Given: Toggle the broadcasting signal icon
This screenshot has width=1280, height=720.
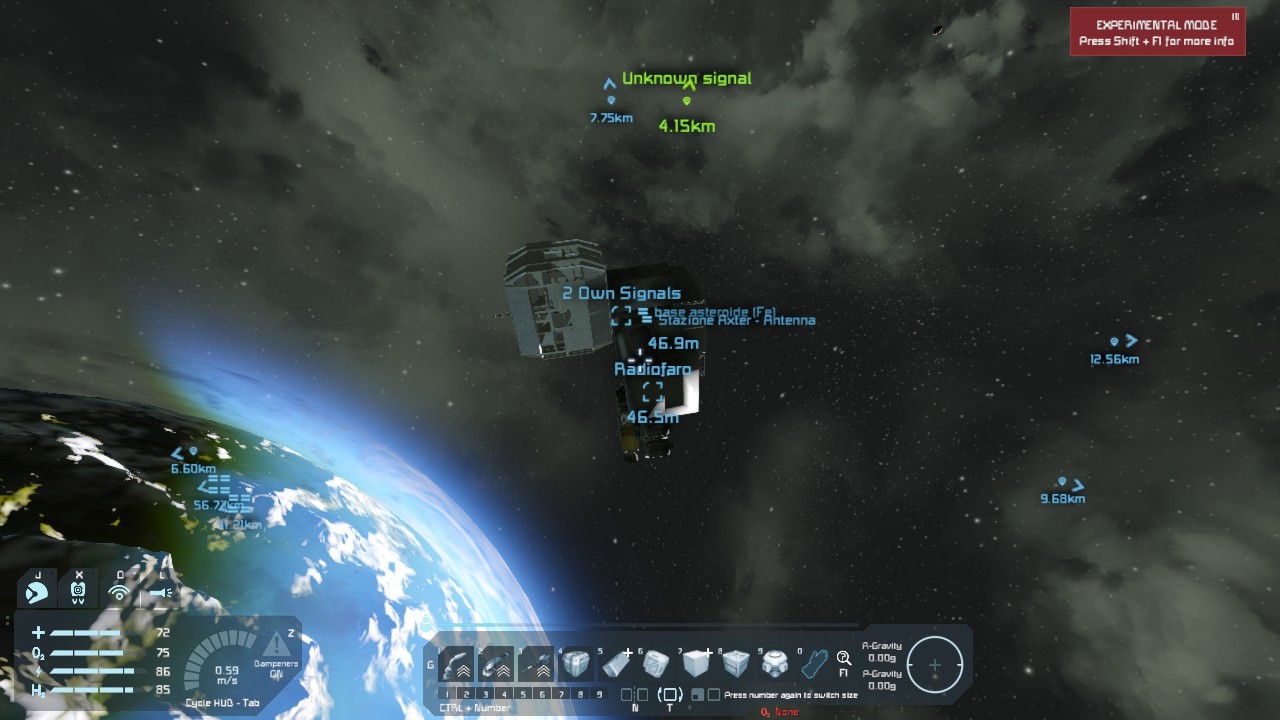Looking at the screenshot, I should click(120, 592).
